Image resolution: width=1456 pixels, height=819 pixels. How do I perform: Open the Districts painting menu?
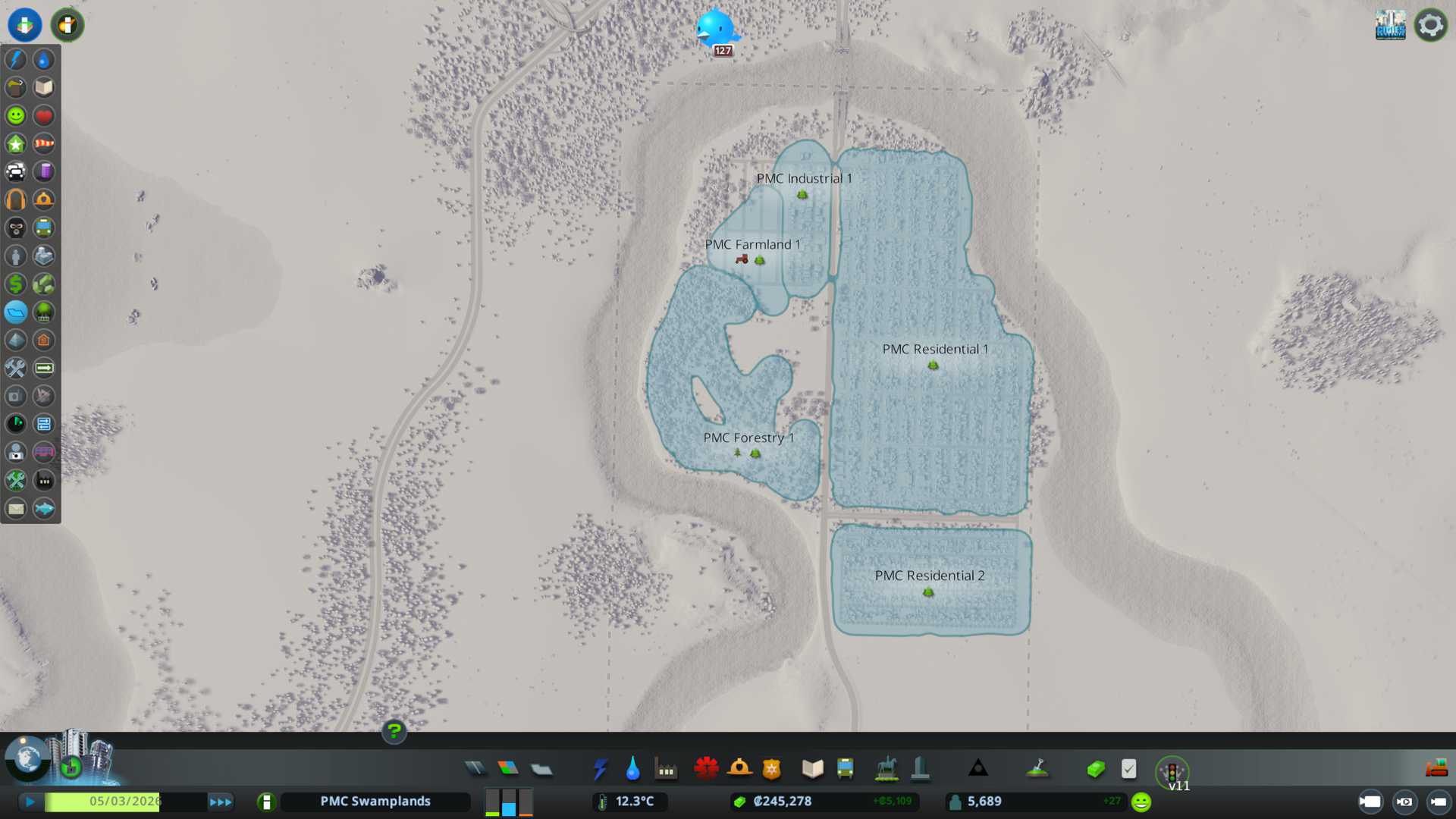[541, 769]
